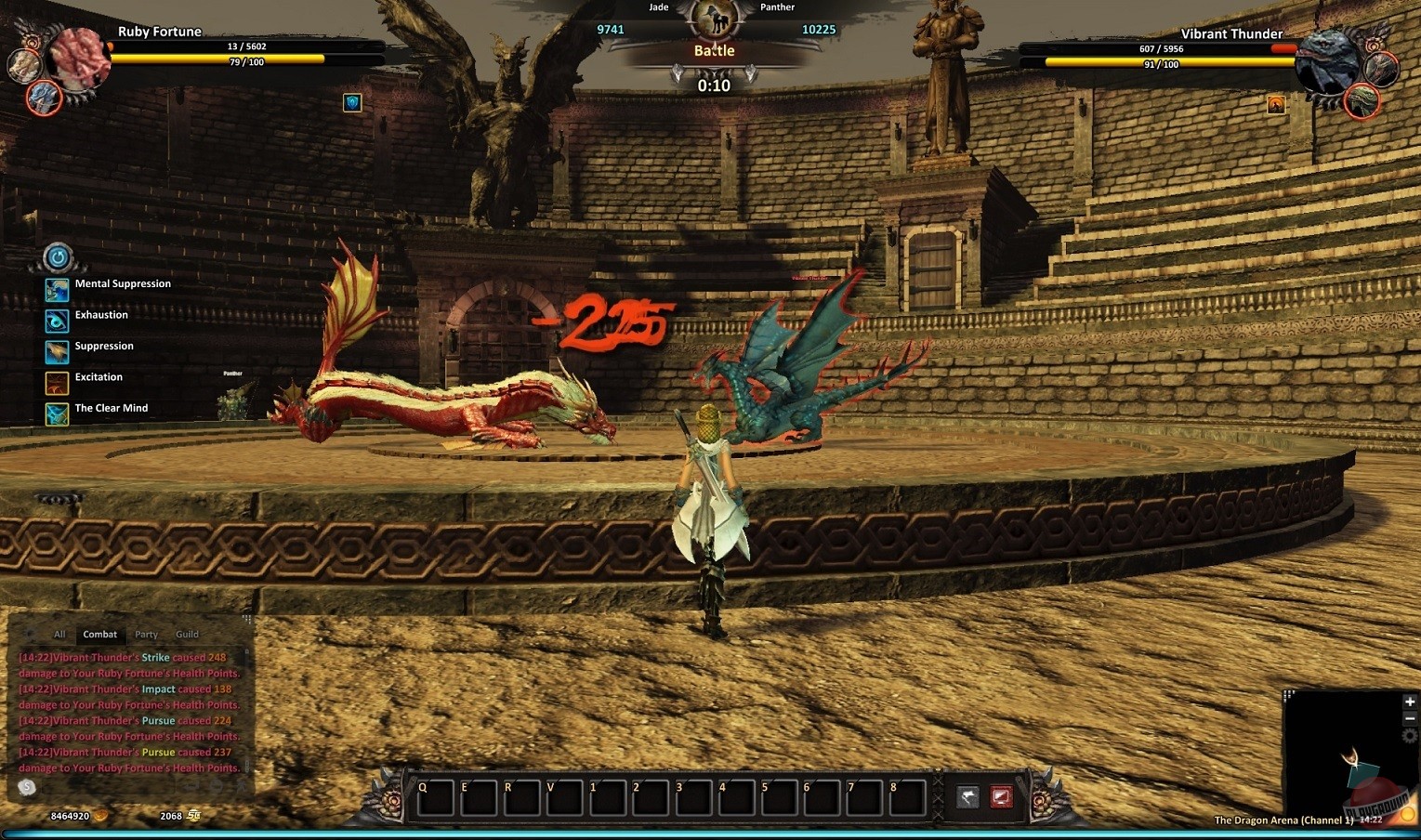This screenshot has height=840, width=1421.
Task: Select the Mental Suppression skill icon
Action: pos(57,290)
